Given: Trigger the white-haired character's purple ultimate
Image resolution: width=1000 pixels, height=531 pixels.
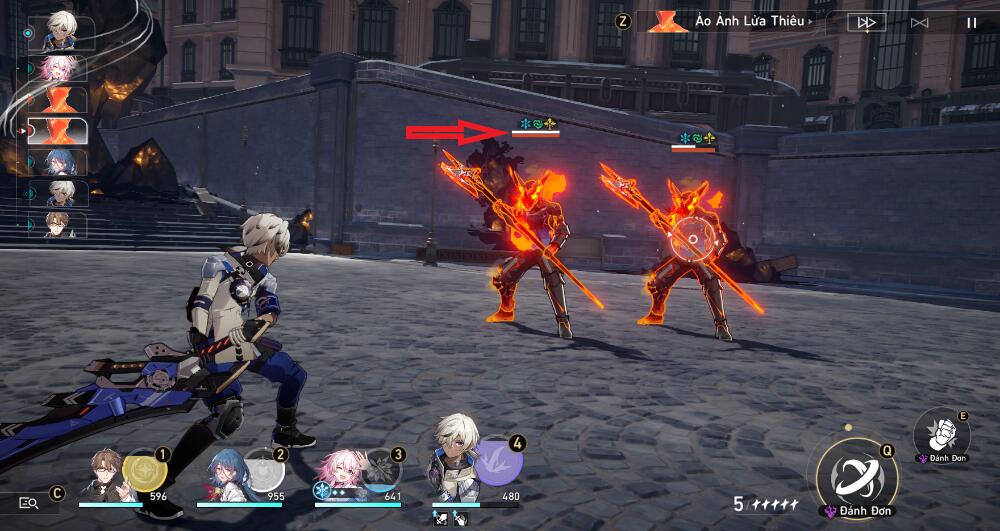Looking at the screenshot, I should tap(498, 463).
